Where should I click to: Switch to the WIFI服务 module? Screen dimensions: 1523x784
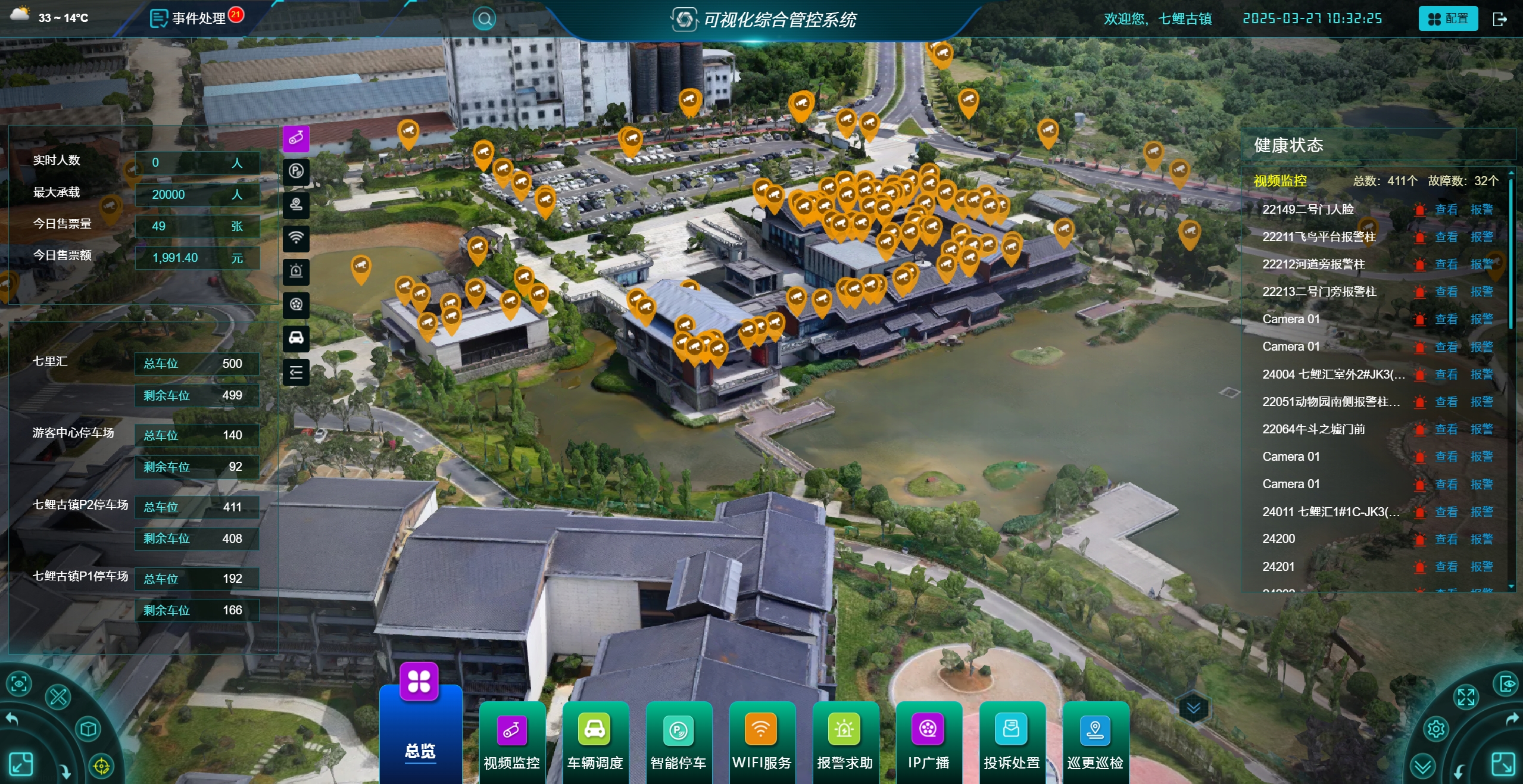761,742
